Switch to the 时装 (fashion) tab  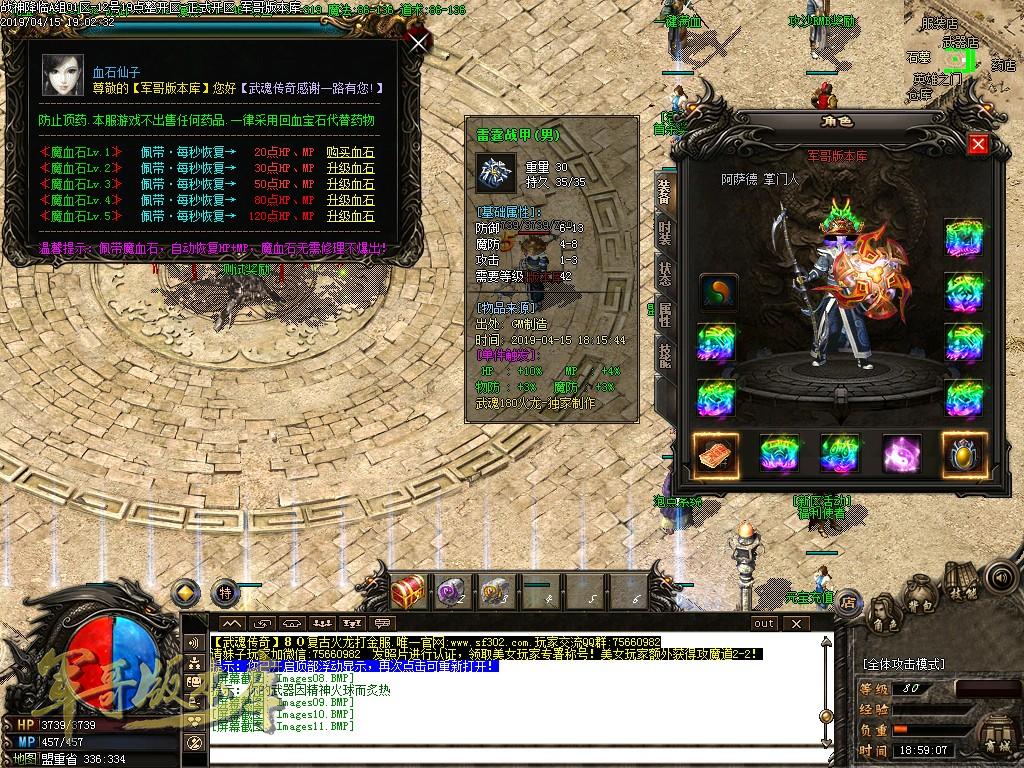point(664,228)
